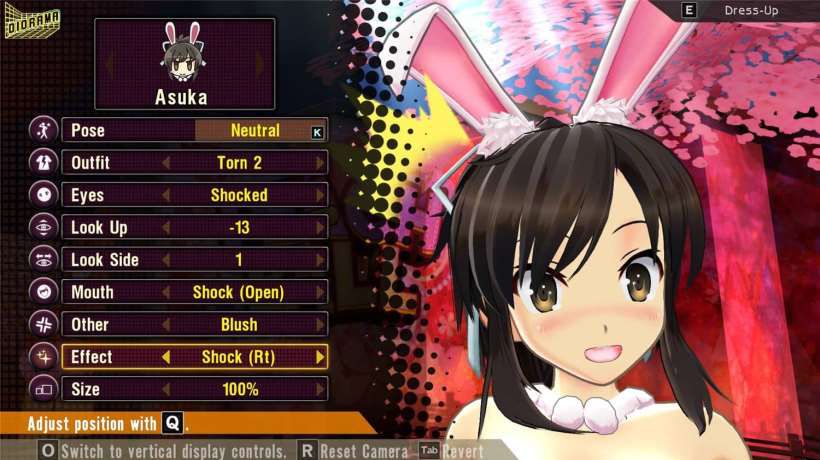Pick the Look Up setting row
The height and width of the screenshot is (460, 820).
pos(194,227)
